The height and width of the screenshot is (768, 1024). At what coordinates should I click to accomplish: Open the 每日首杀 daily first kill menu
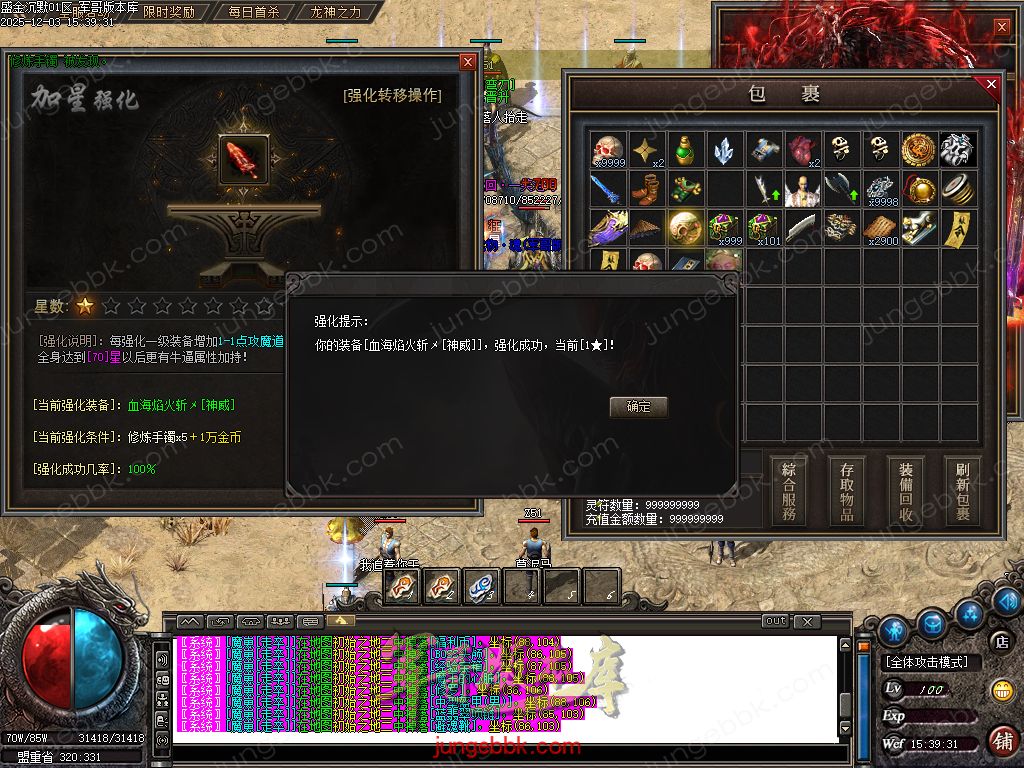(253, 13)
